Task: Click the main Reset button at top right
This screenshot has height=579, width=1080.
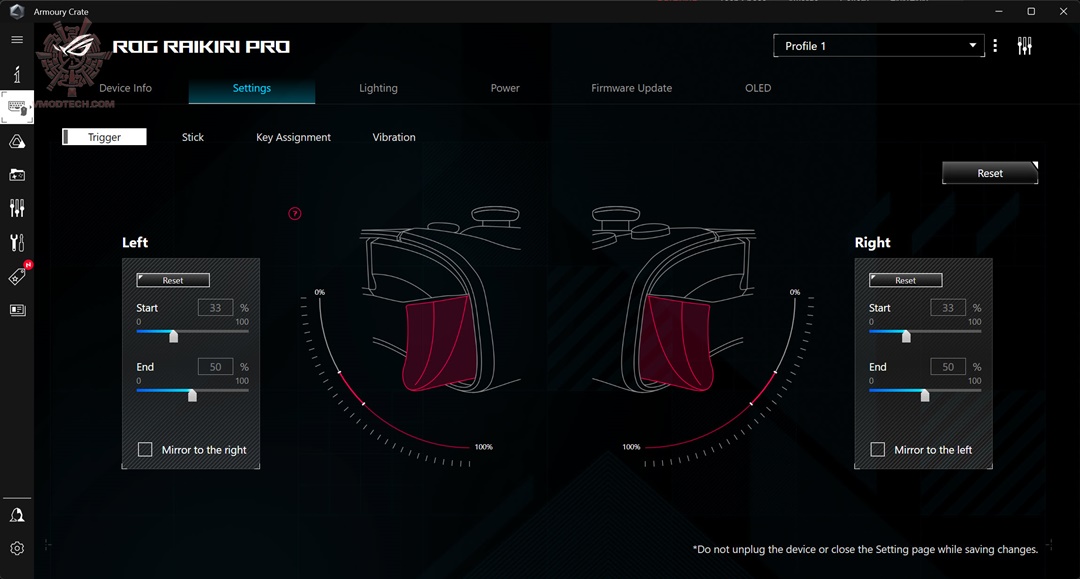Action: (990, 173)
